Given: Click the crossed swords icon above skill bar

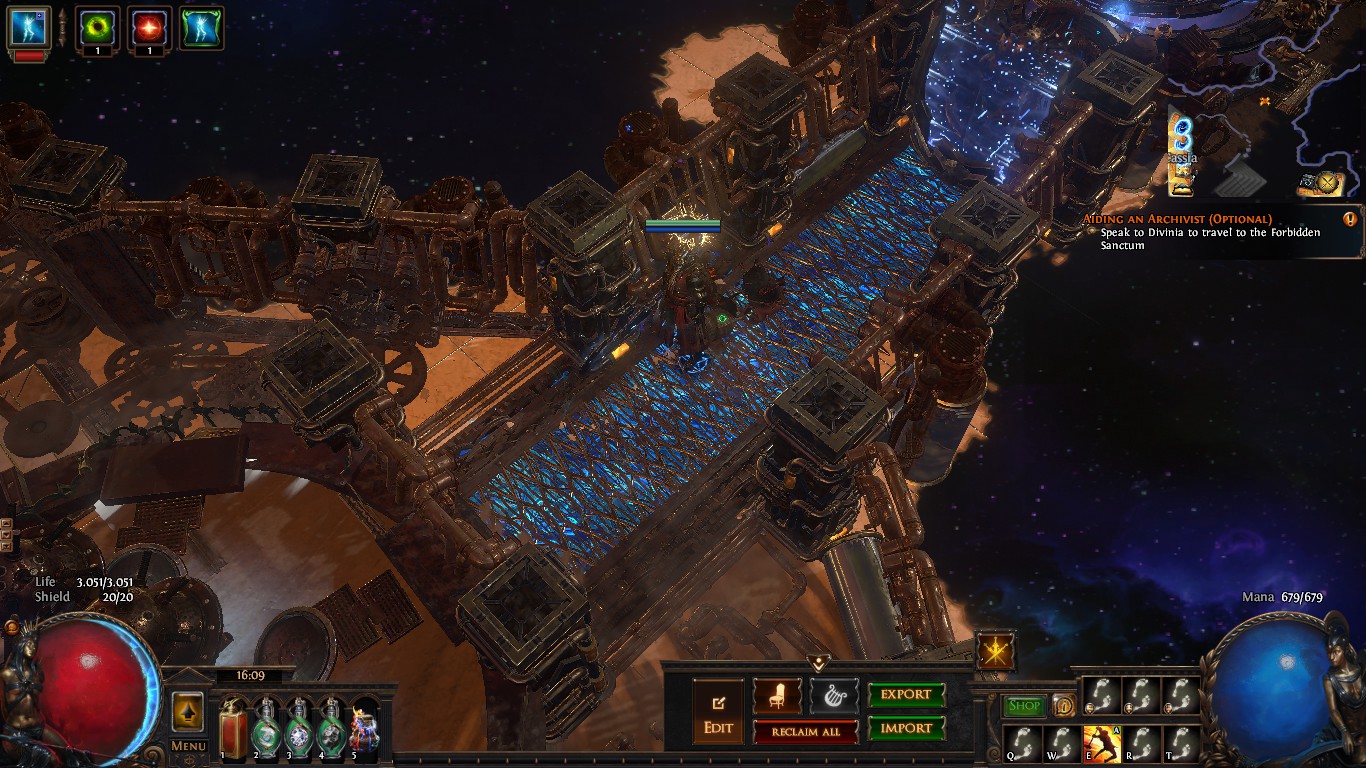Looking at the screenshot, I should 996,651.
